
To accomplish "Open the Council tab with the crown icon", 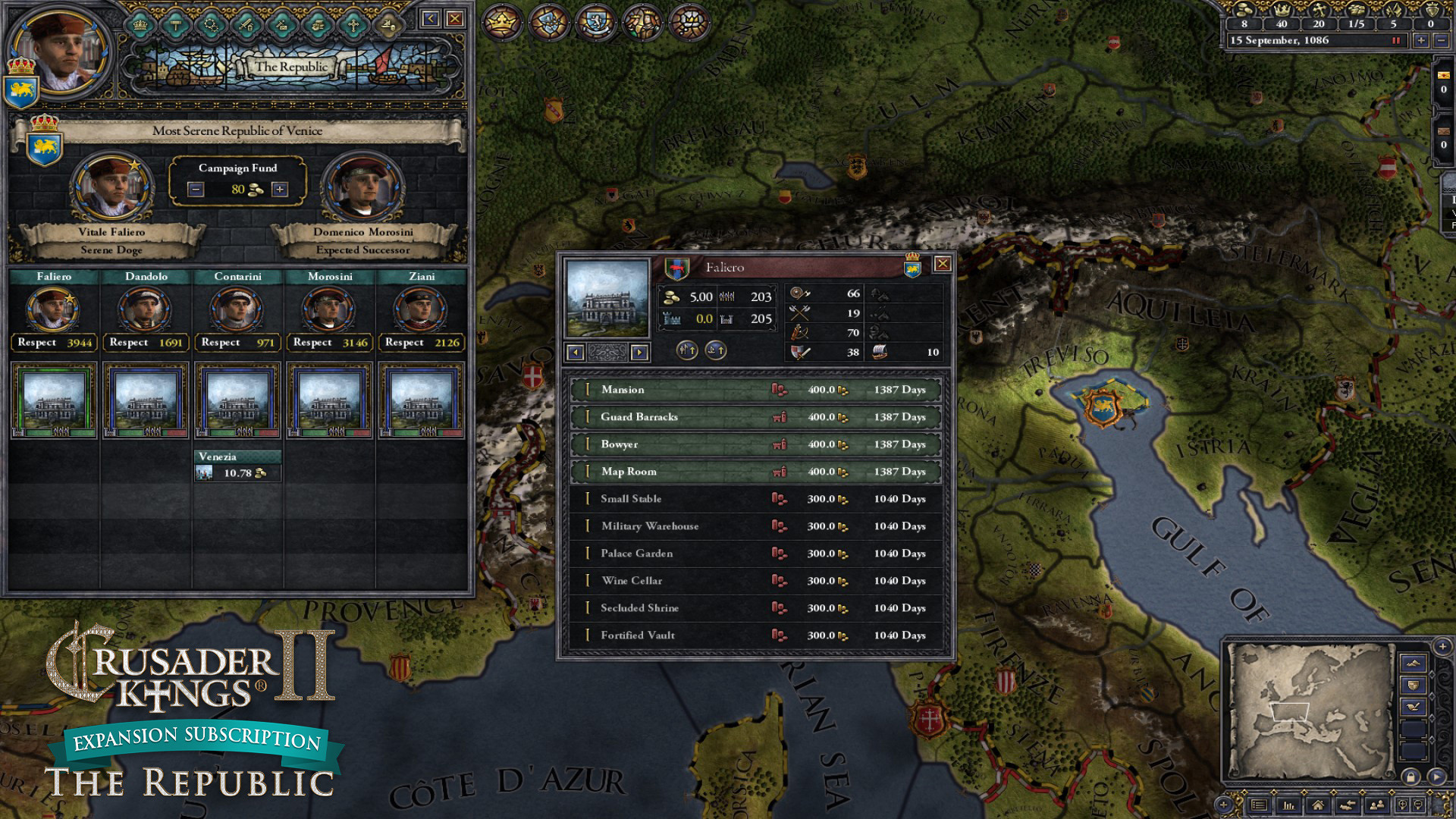I will point(139,25).
